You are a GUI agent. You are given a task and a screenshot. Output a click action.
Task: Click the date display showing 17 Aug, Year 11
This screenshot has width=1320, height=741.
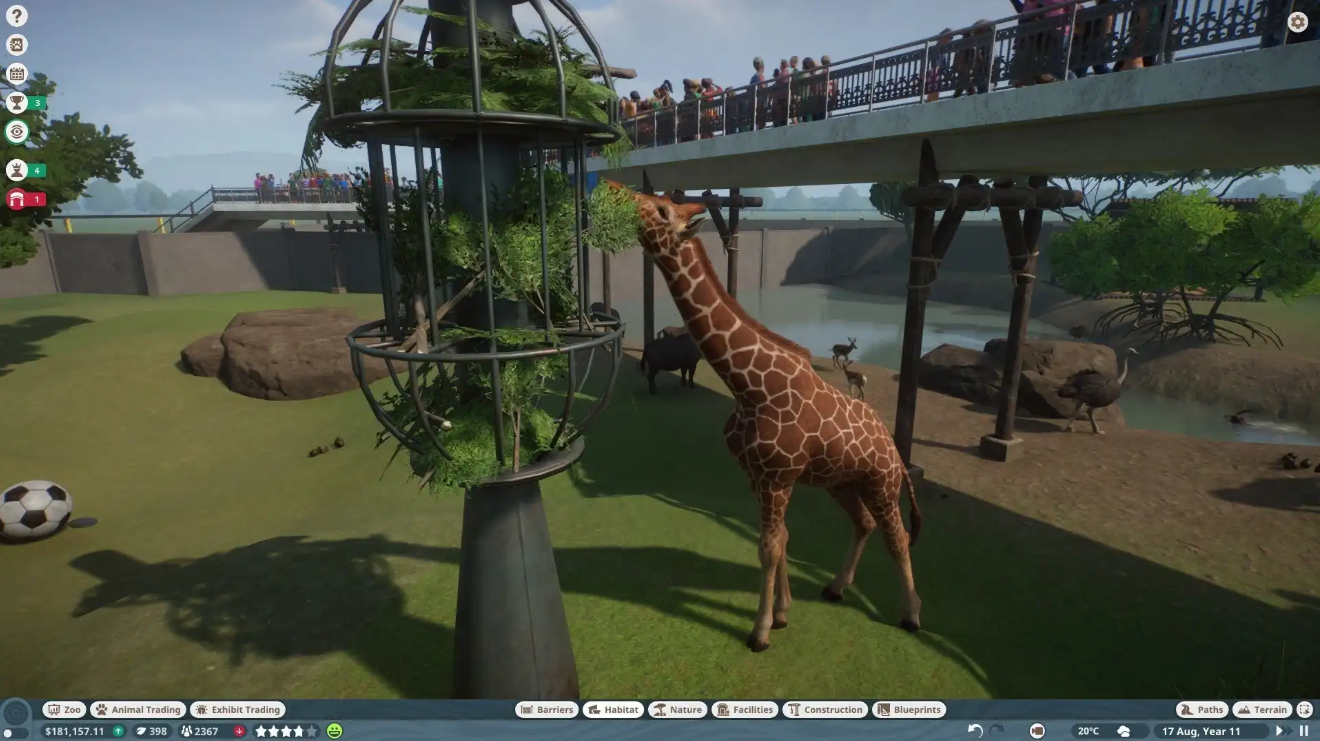click(x=1200, y=731)
